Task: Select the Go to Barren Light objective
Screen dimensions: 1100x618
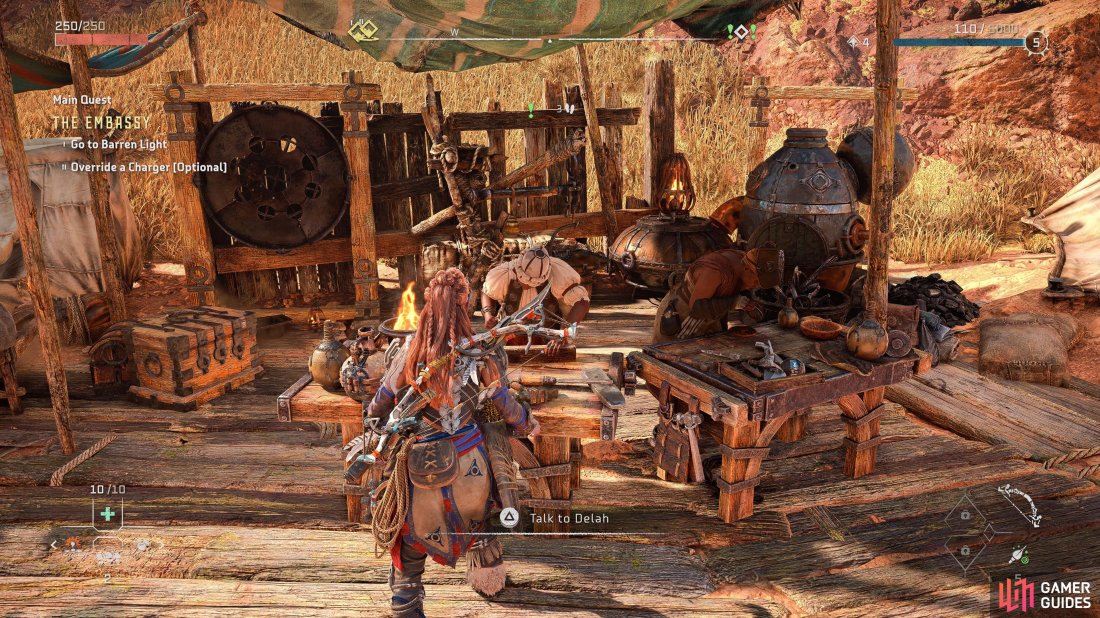Action: coord(118,145)
